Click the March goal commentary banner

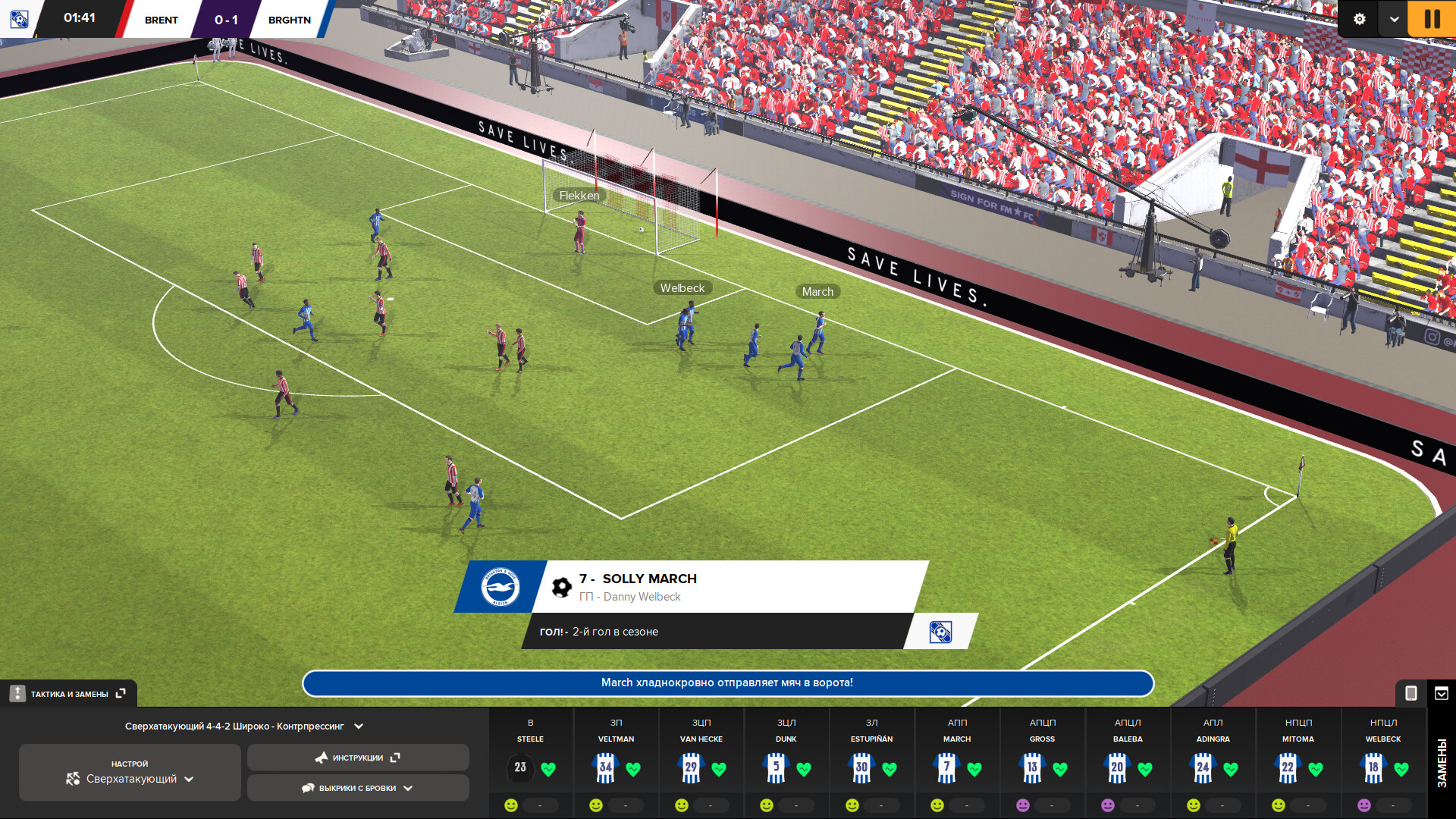point(726,683)
